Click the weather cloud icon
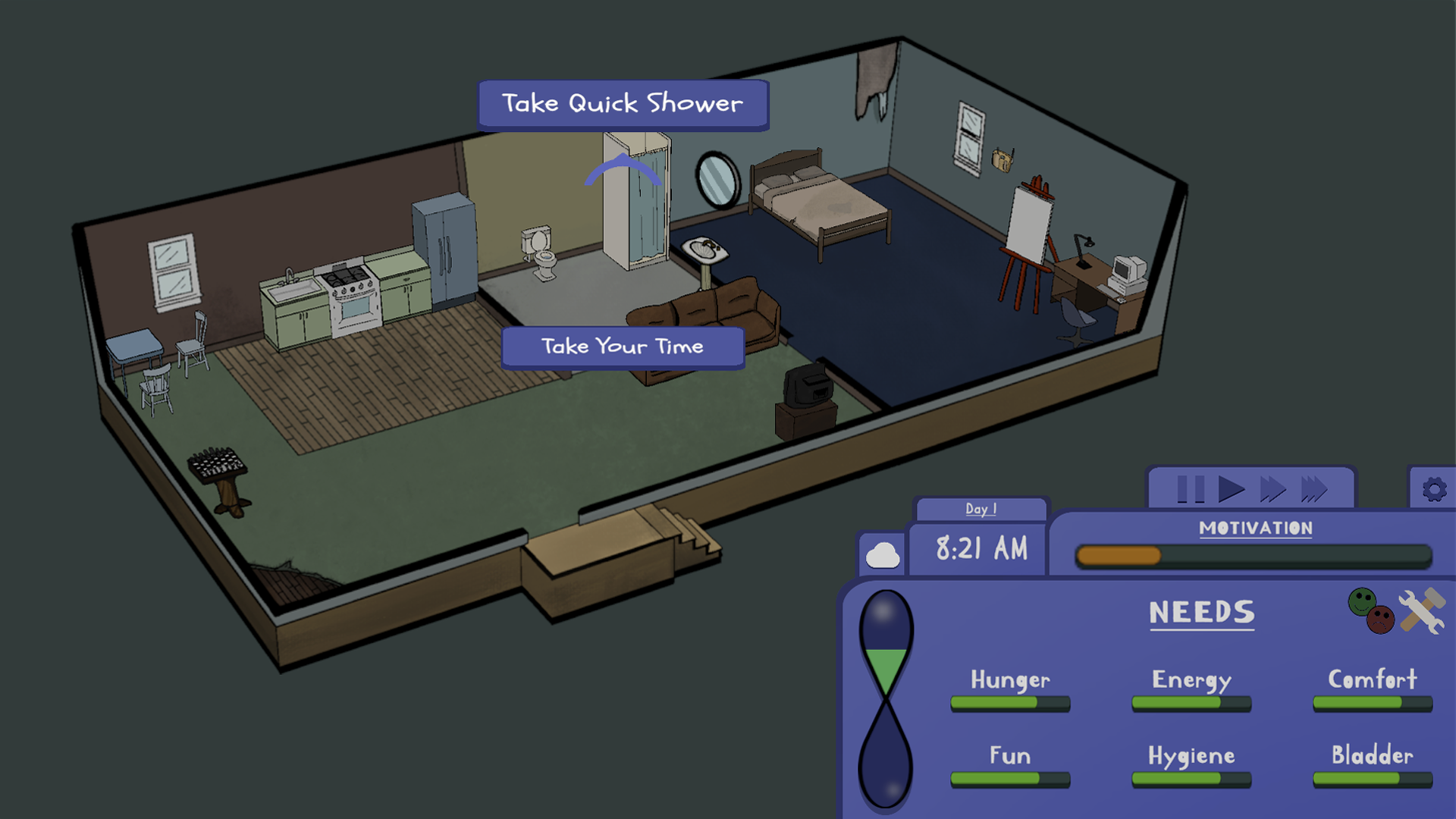1456x819 pixels. (883, 553)
